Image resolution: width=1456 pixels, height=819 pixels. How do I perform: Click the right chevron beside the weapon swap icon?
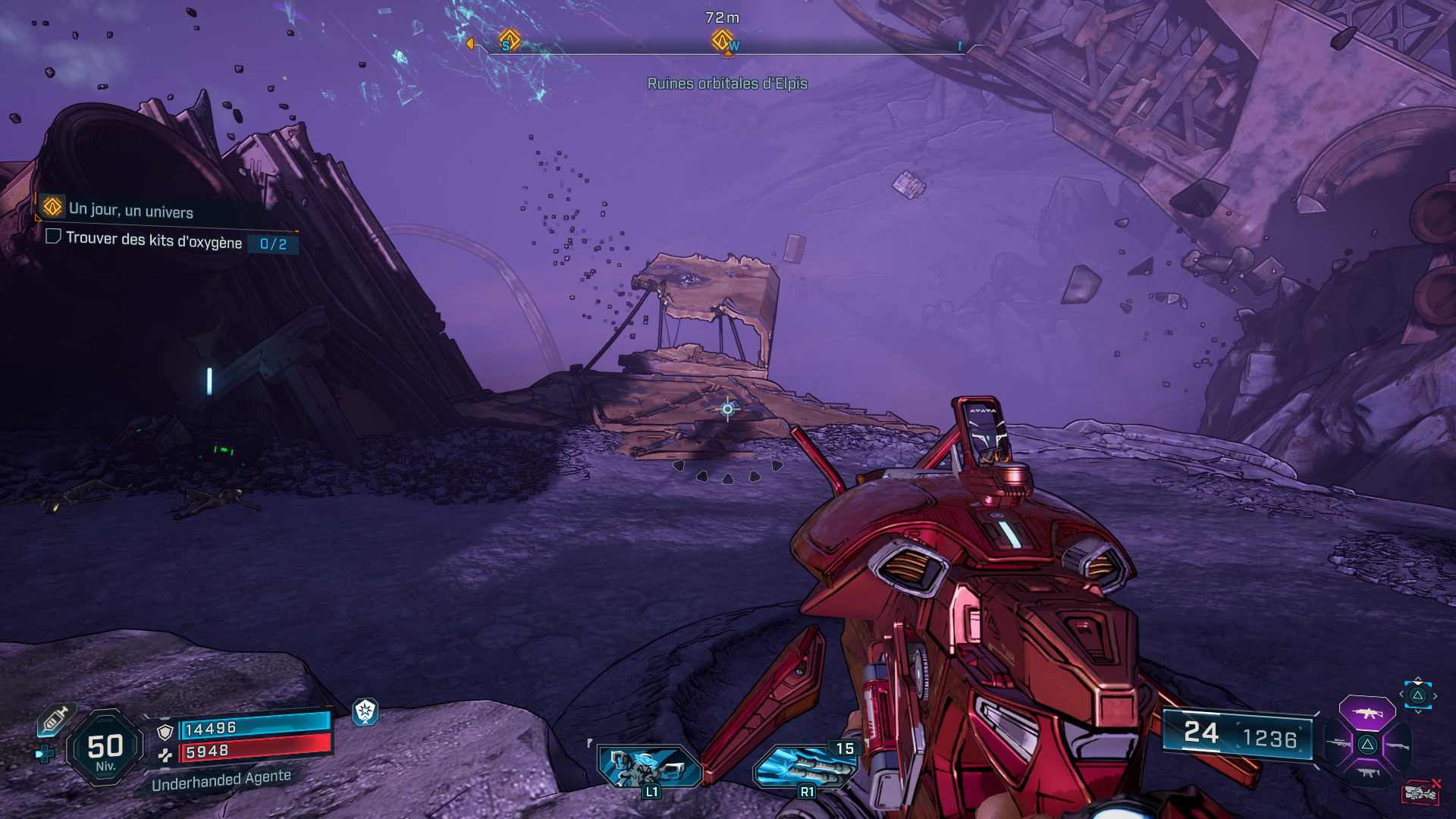click(x=1435, y=695)
